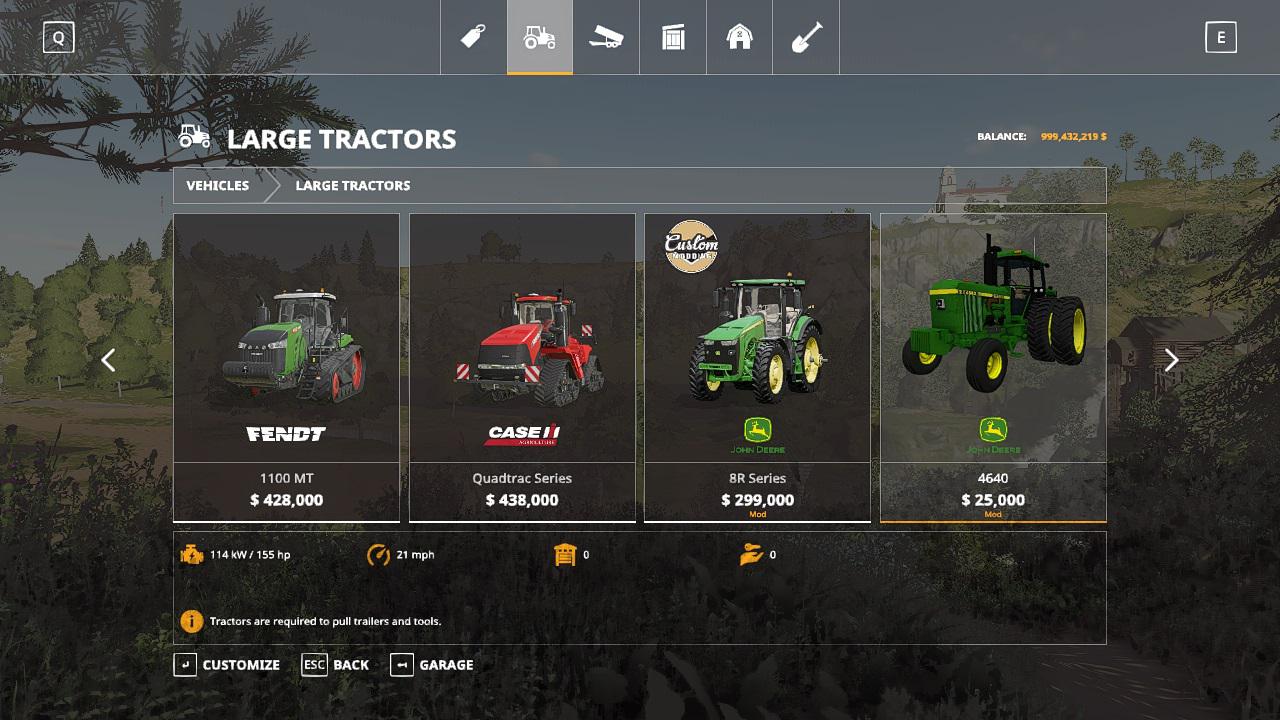Open the price tag sales tab
Image resolution: width=1280 pixels, height=720 pixels.
coord(473,38)
